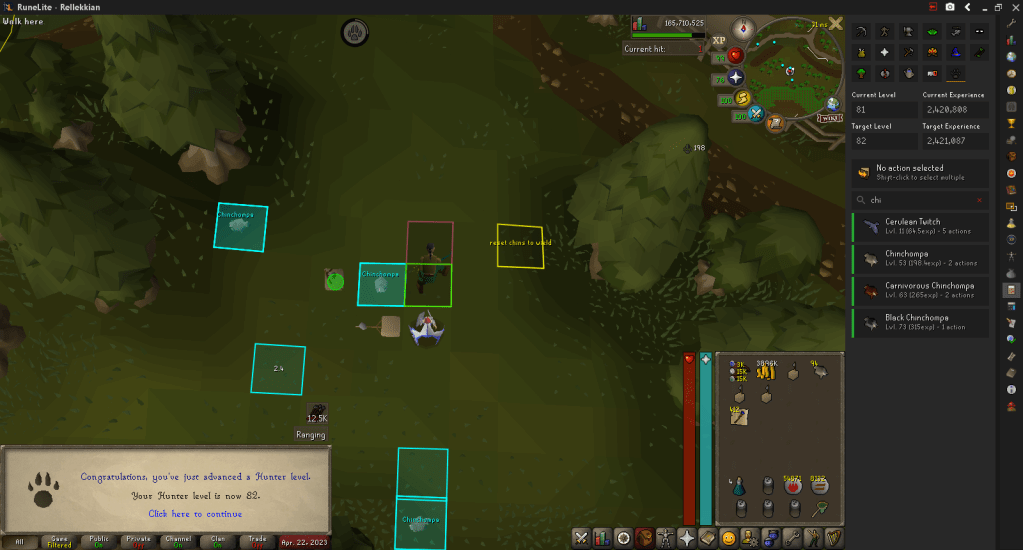Activate the Quick Prayers orb
The width and height of the screenshot is (1023, 550).
tap(737, 77)
